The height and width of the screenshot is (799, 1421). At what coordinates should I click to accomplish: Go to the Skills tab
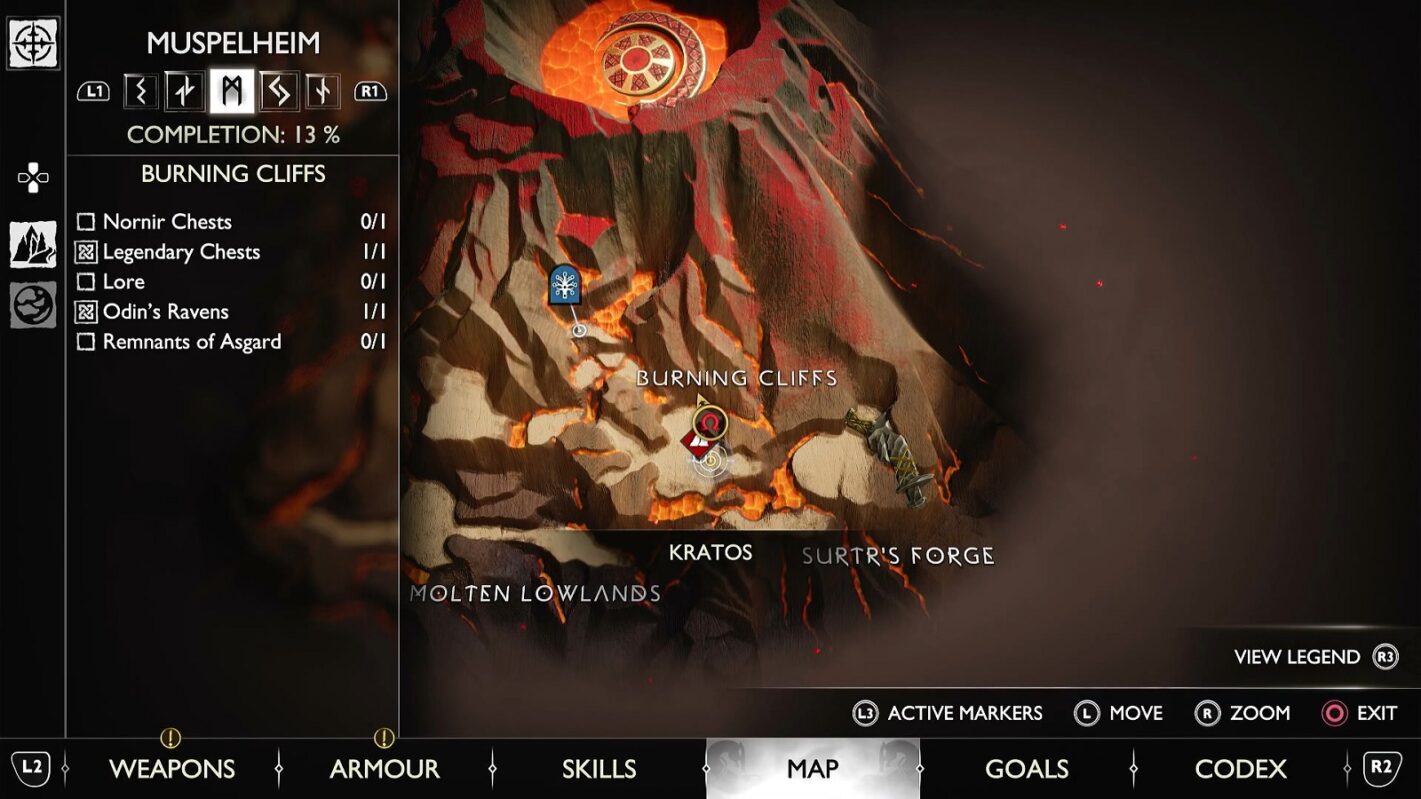click(x=599, y=768)
